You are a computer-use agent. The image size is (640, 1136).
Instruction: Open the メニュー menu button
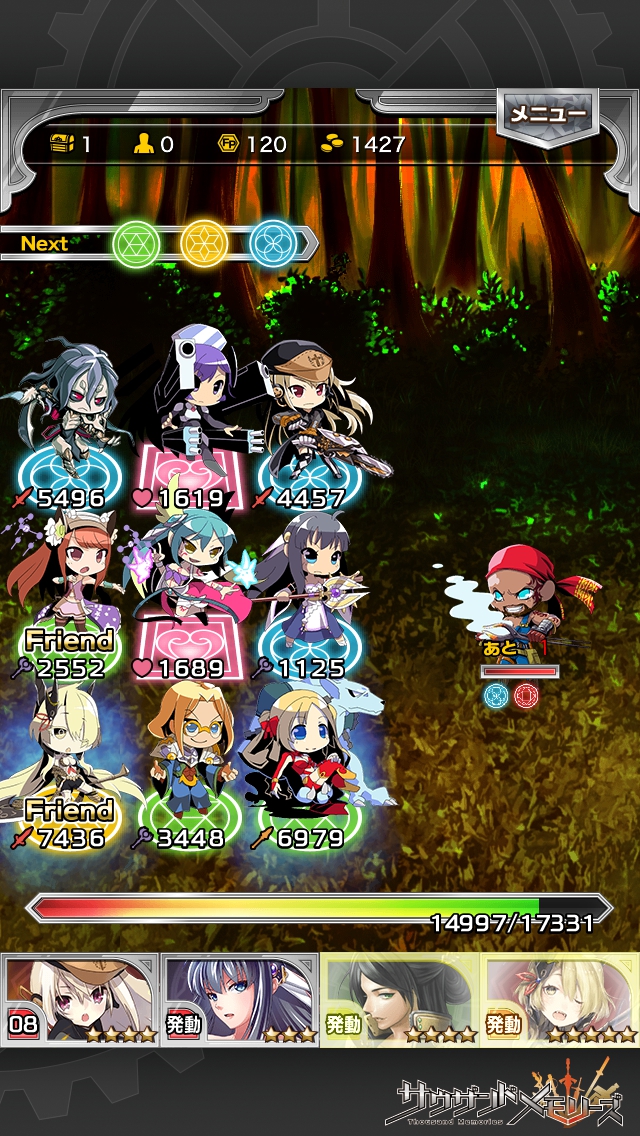point(548,114)
